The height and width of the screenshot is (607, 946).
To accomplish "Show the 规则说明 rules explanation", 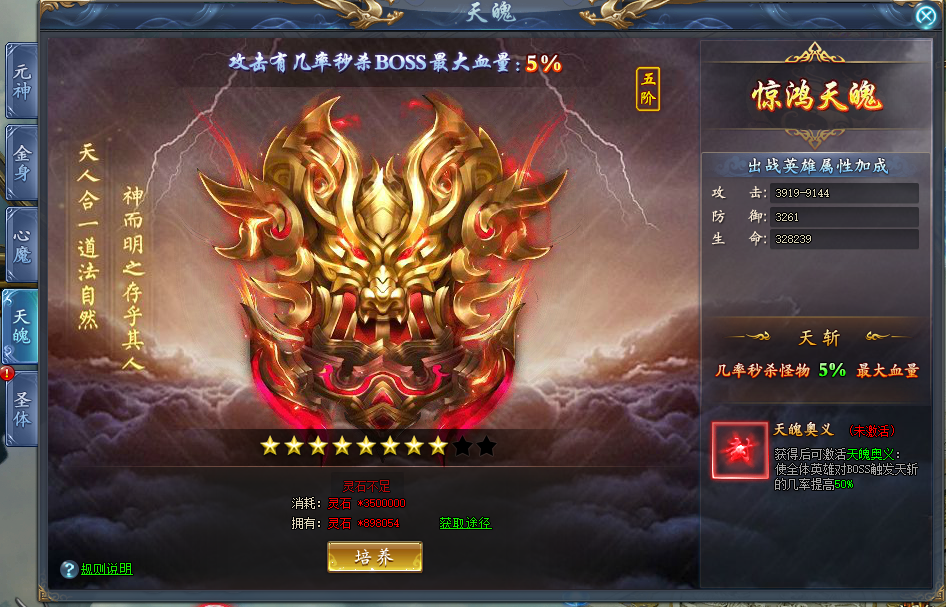I will click(106, 569).
